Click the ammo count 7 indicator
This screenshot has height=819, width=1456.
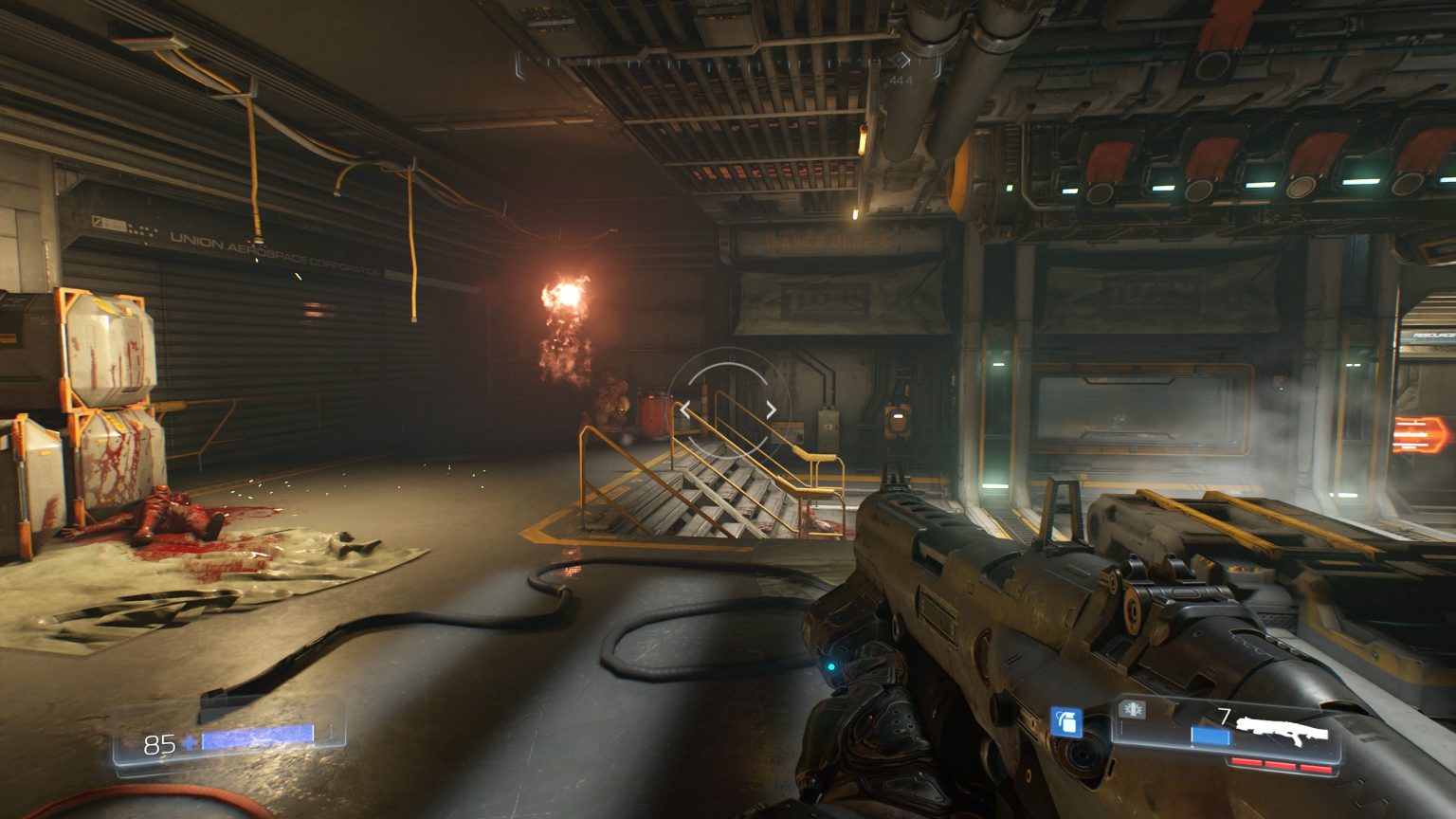1224,714
